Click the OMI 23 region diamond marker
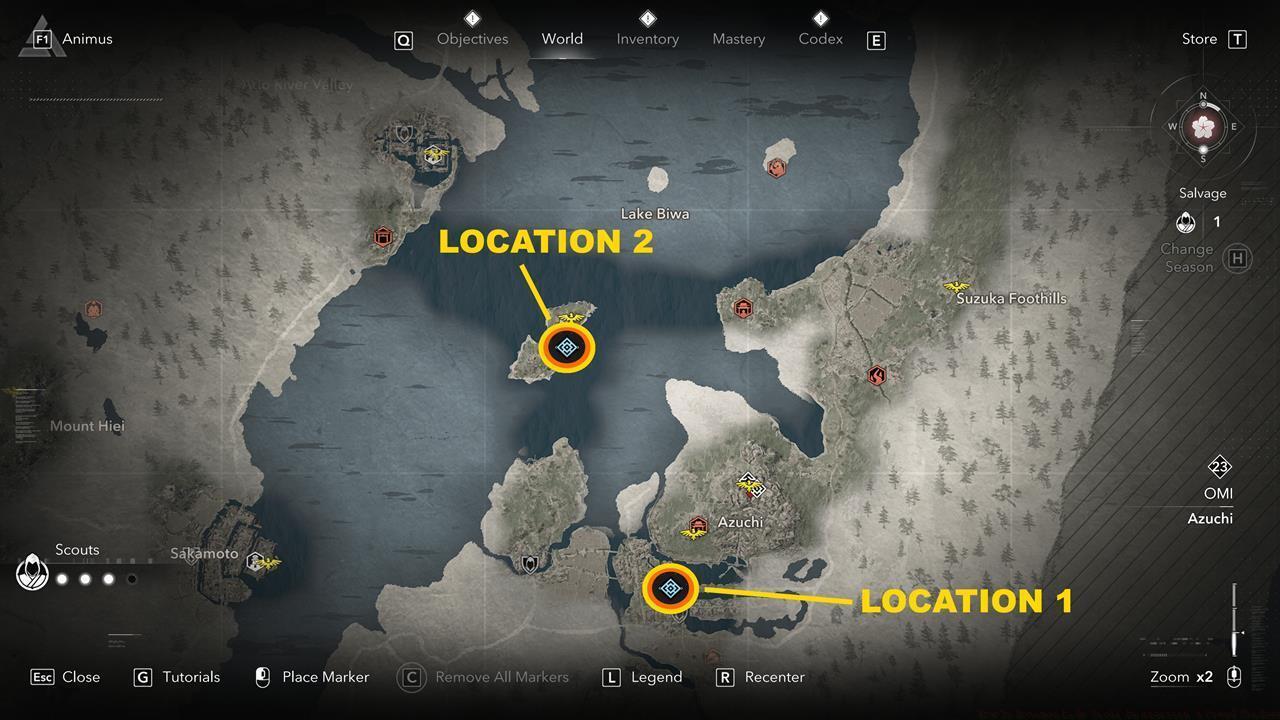The height and width of the screenshot is (720, 1280). [x=1217, y=467]
